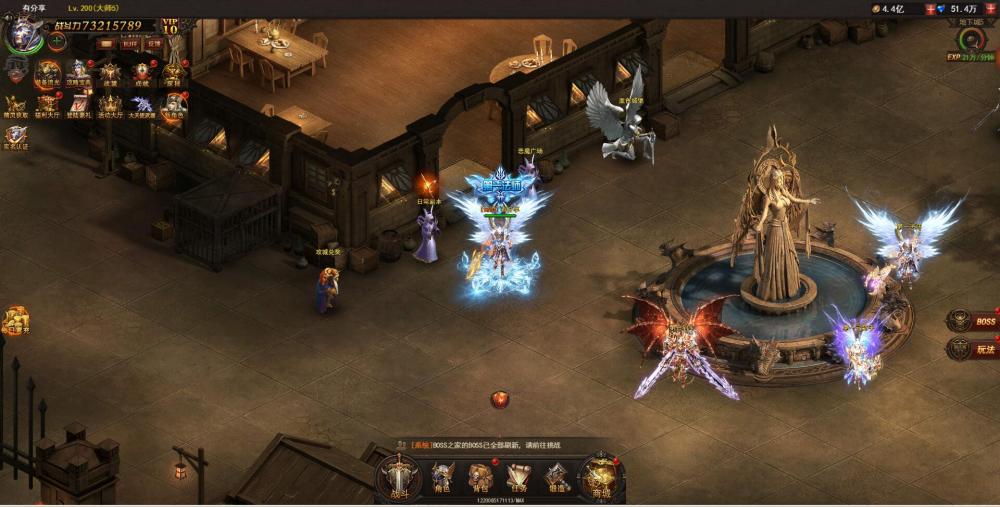Click the EXP gauge icon
This screenshot has height=507, width=1000.
[971, 41]
